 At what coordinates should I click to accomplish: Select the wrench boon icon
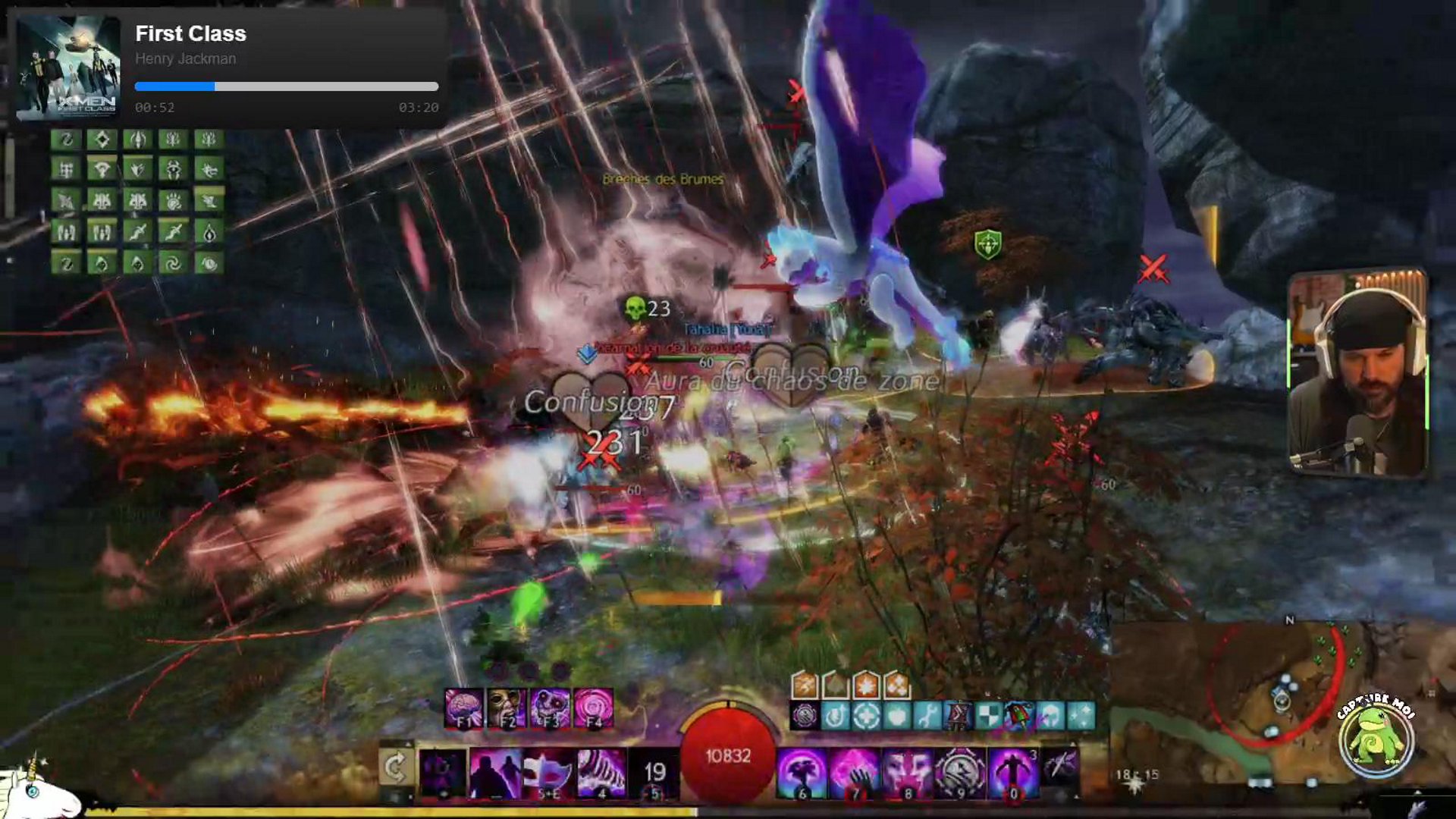927,715
